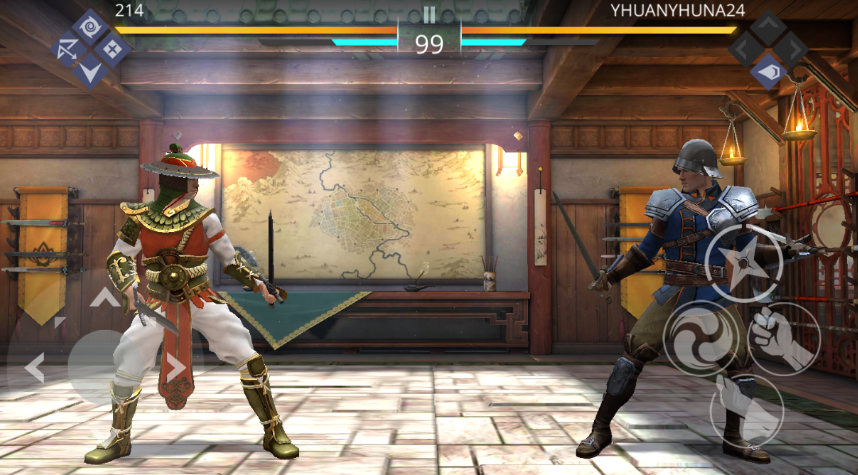858x475 pixels.
Task: Move left with the joystick arrow
Action: click(x=34, y=367)
